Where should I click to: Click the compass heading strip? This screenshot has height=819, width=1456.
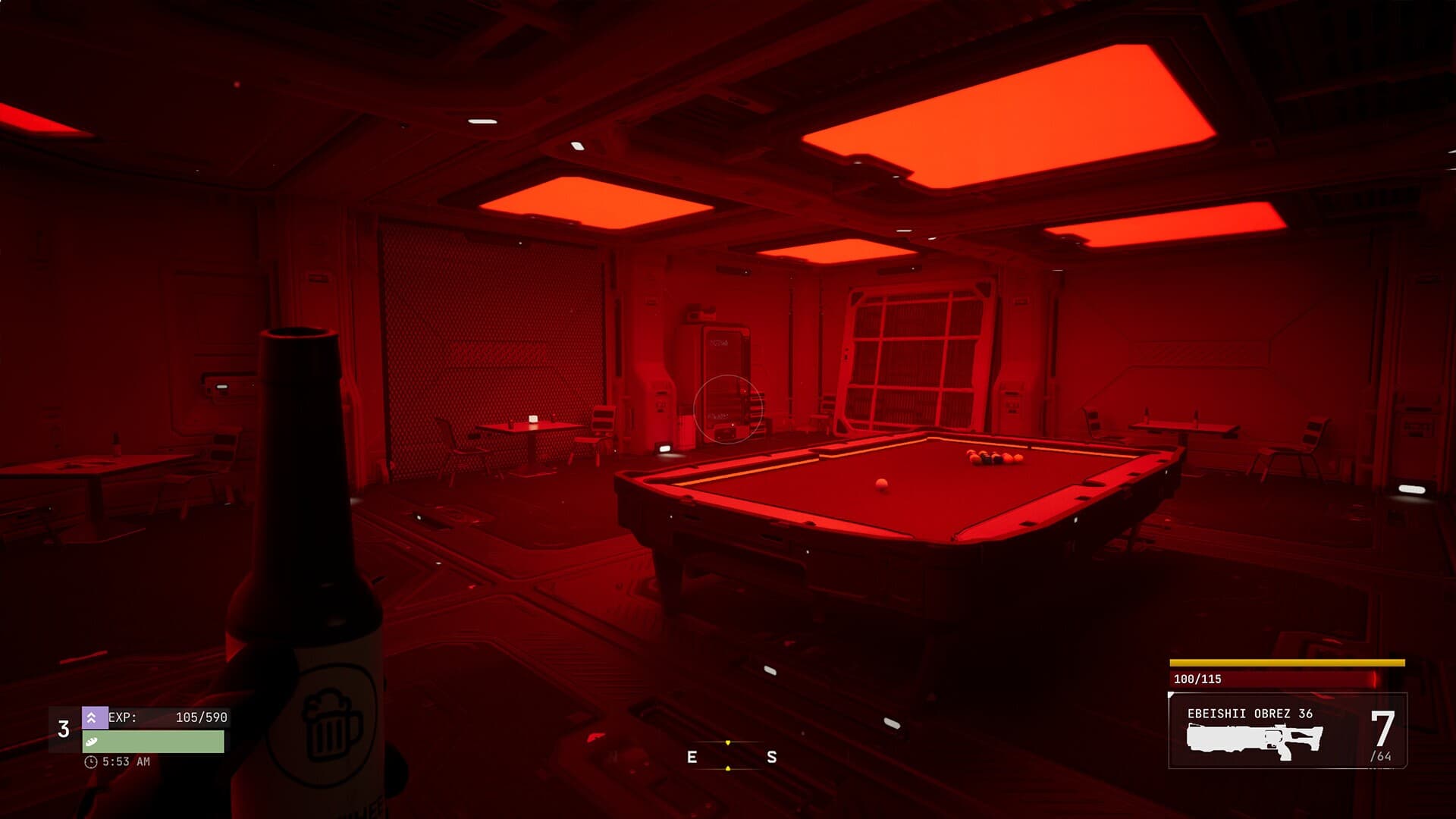point(729,756)
